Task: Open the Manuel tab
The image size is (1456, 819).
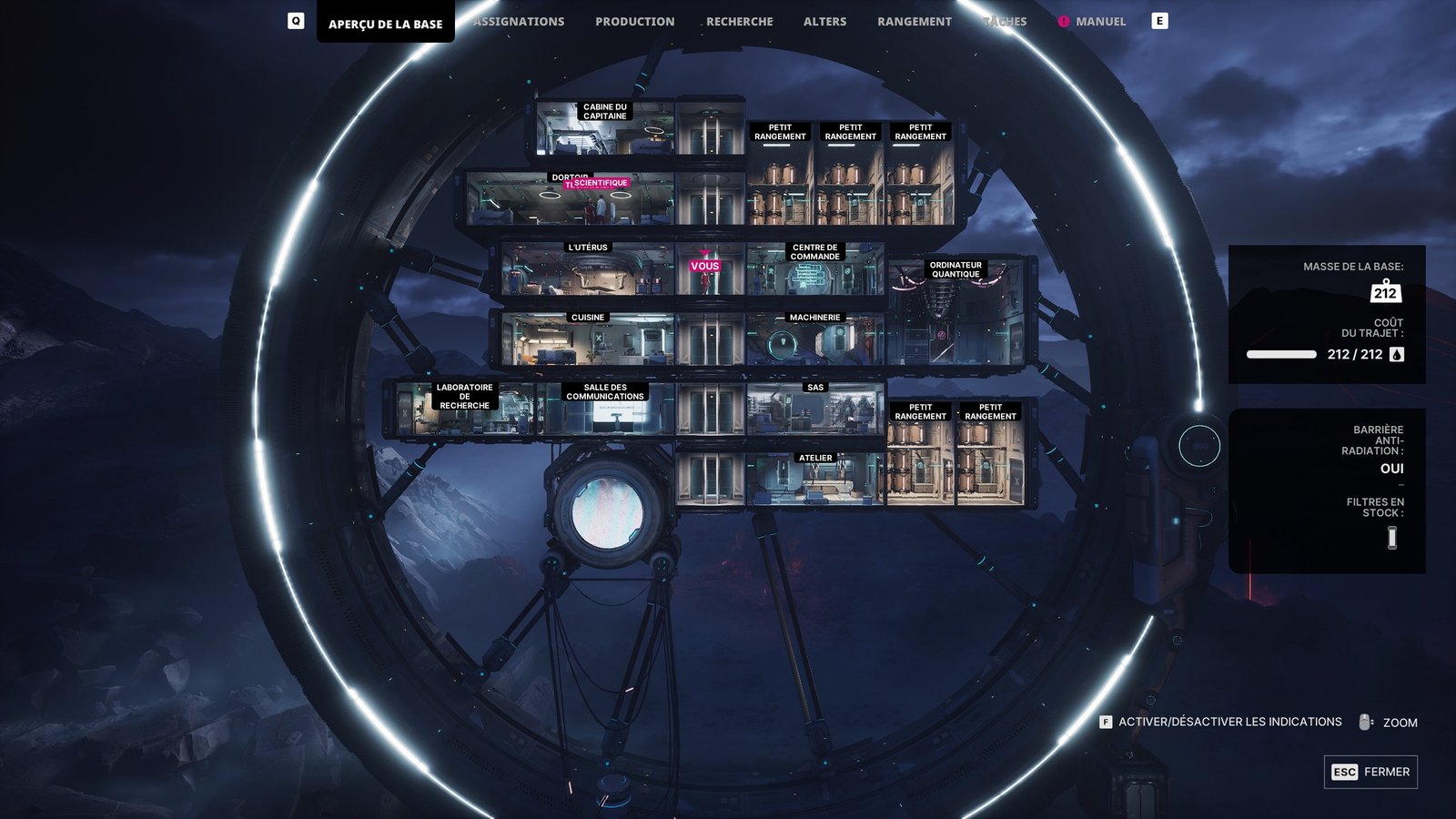Action: point(1099,22)
